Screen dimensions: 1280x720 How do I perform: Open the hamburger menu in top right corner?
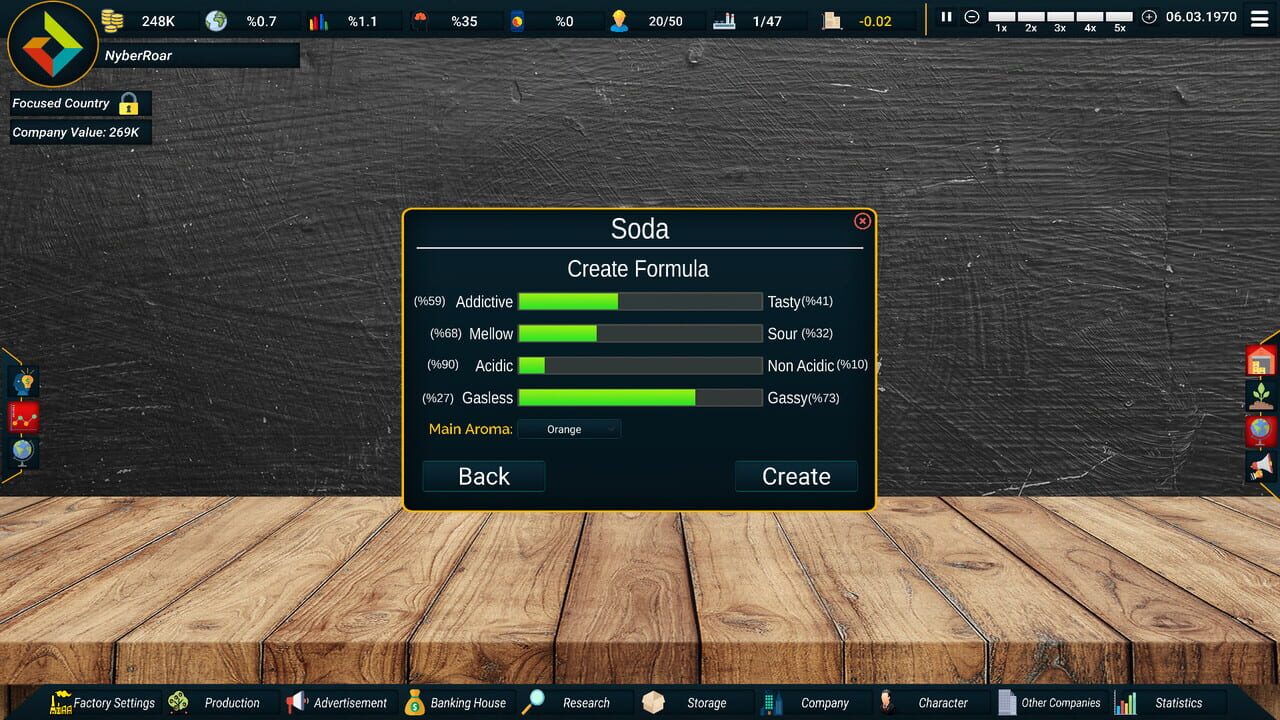[x=1257, y=17]
